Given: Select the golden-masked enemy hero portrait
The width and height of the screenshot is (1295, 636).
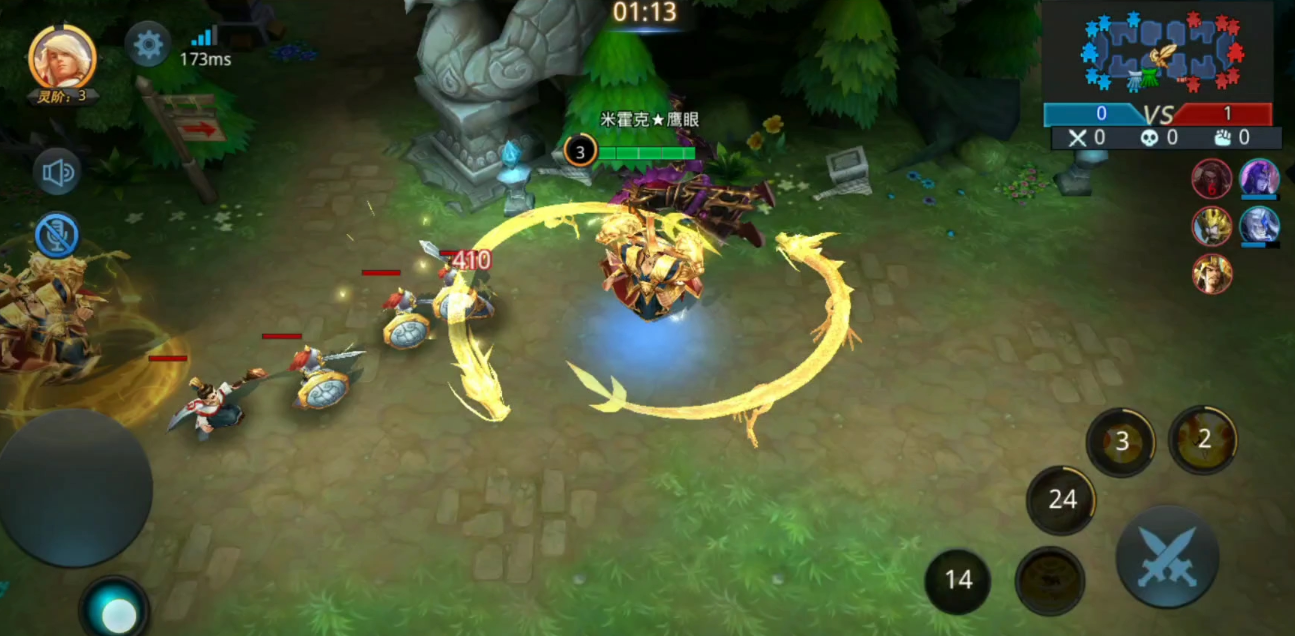Looking at the screenshot, I should 1211,226.
